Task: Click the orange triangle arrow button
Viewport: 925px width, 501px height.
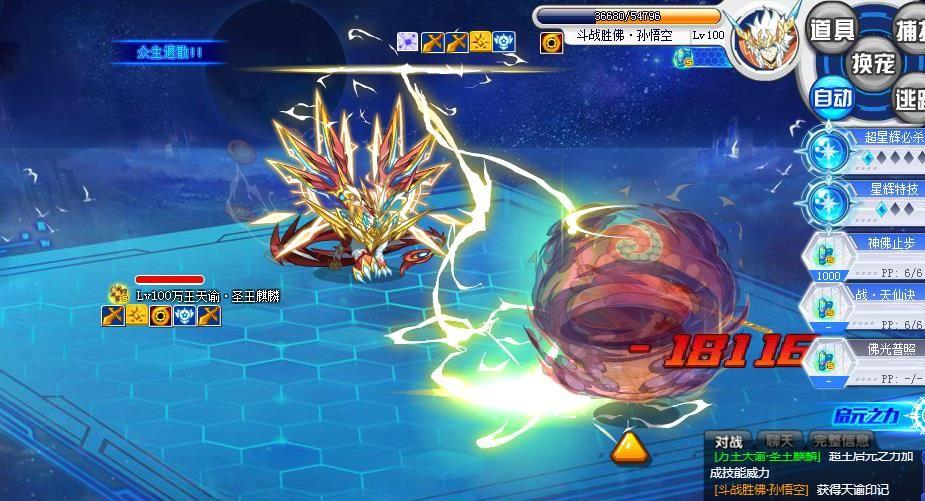Action: click(627, 446)
